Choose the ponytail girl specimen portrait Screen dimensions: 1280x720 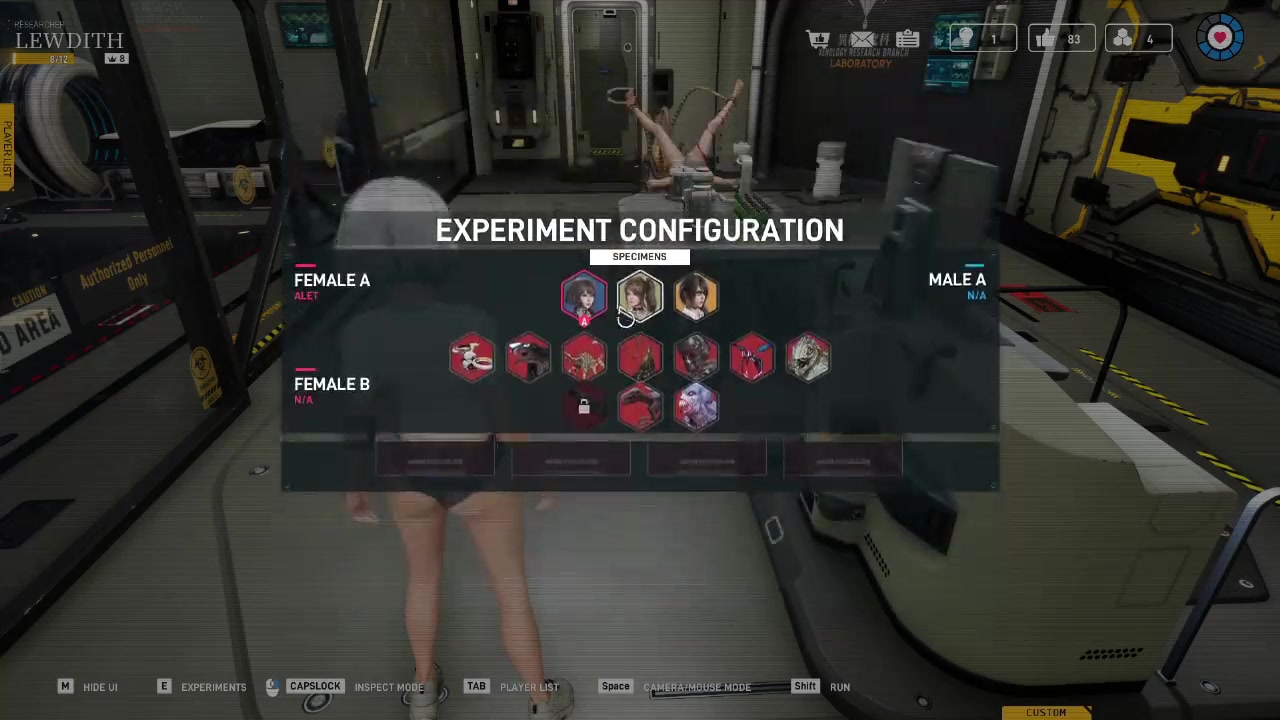[x=640, y=297]
